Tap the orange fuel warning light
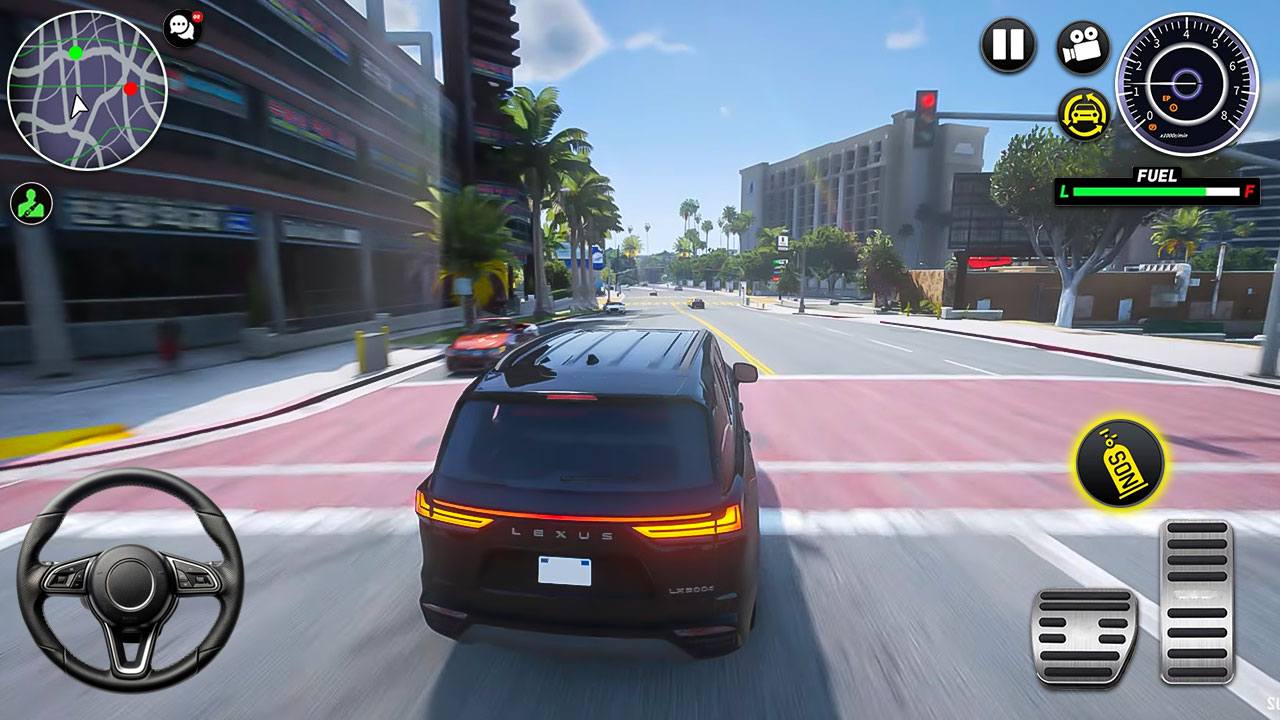Viewport: 1280px width, 720px height. pos(1173,108)
